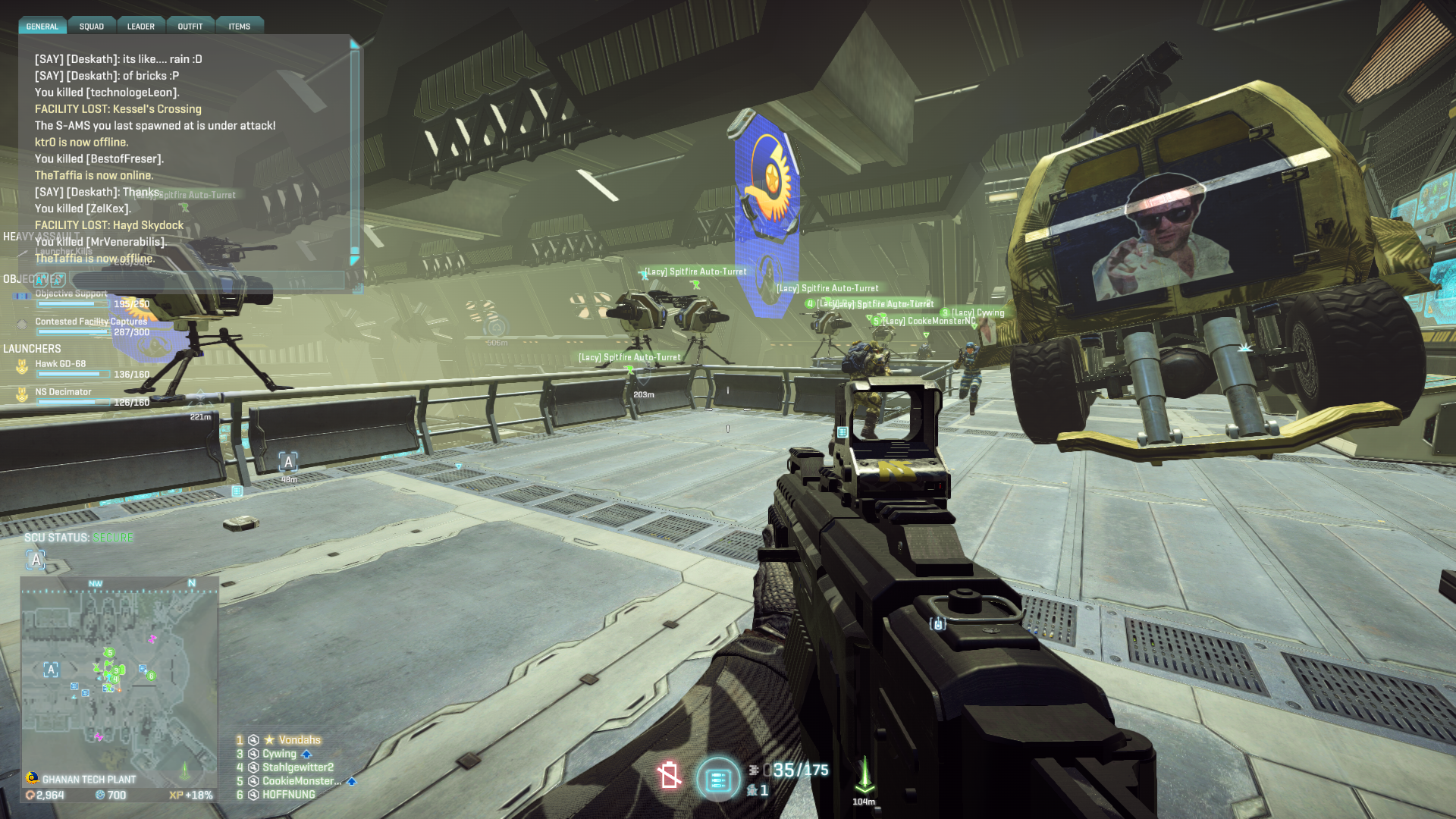The width and height of the screenshot is (1456, 819).
Task: Open the Items chat tab
Action: pos(240,27)
